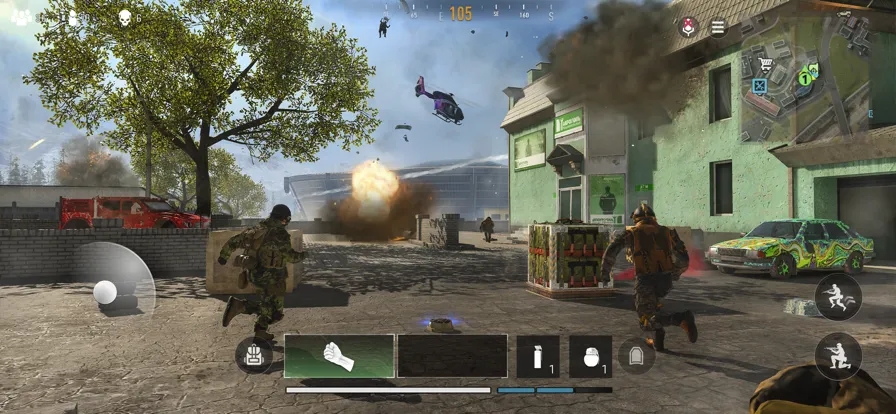This screenshot has height=414, width=896.
Task: Tap the ping marker button
Action: (x=688, y=27)
